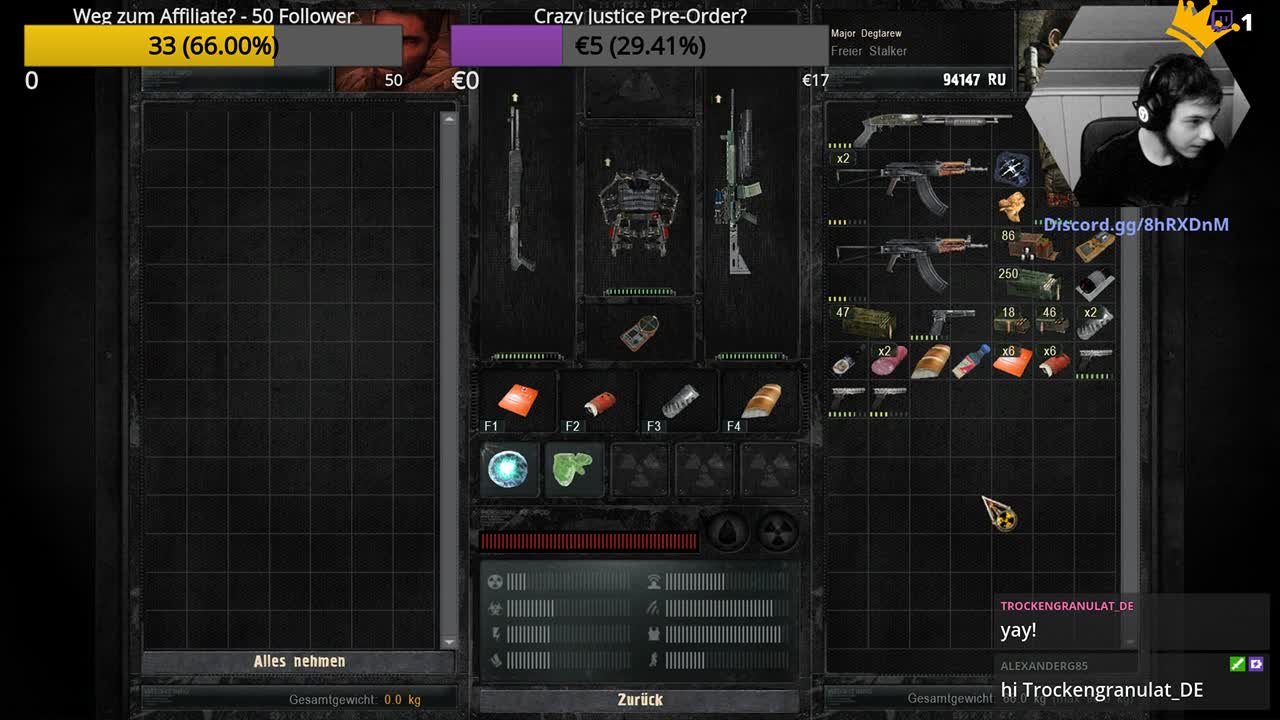The width and height of the screenshot is (1280, 720).
Task: Select the green jelly artifact slot
Action: [573, 468]
